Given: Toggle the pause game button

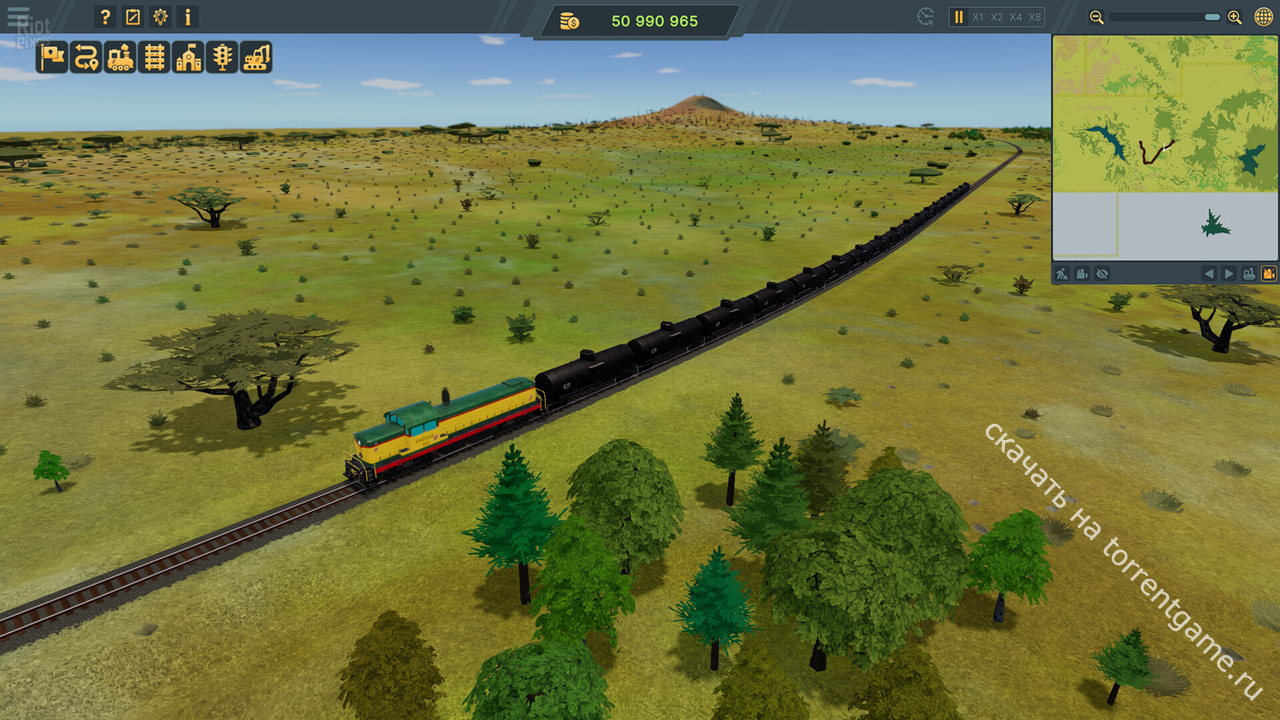Looking at the screenshot, I should 958,17.
